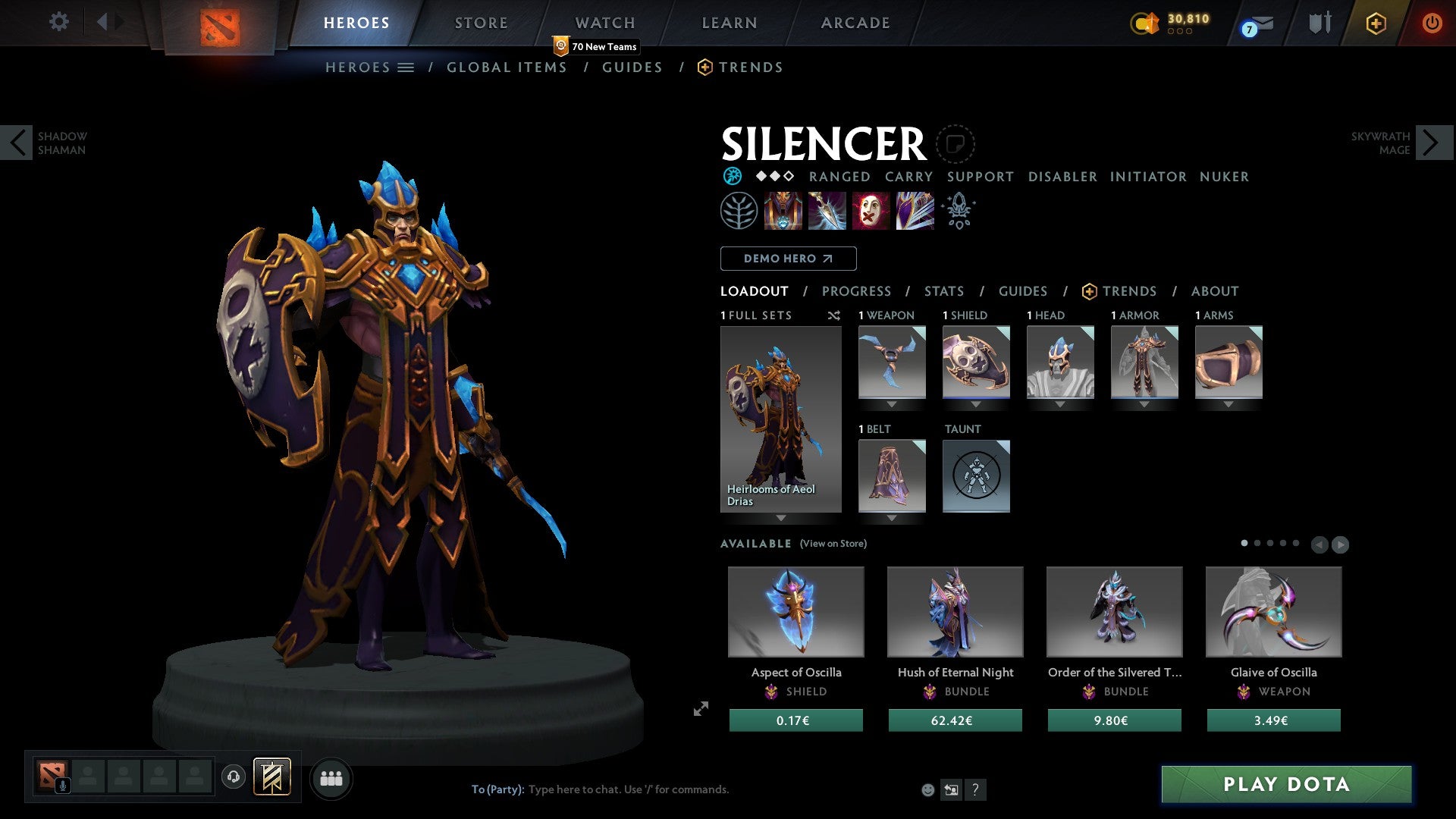Open the Heroes hamburger list menu
Viewport: 1456px width, 819px height.
406,67
